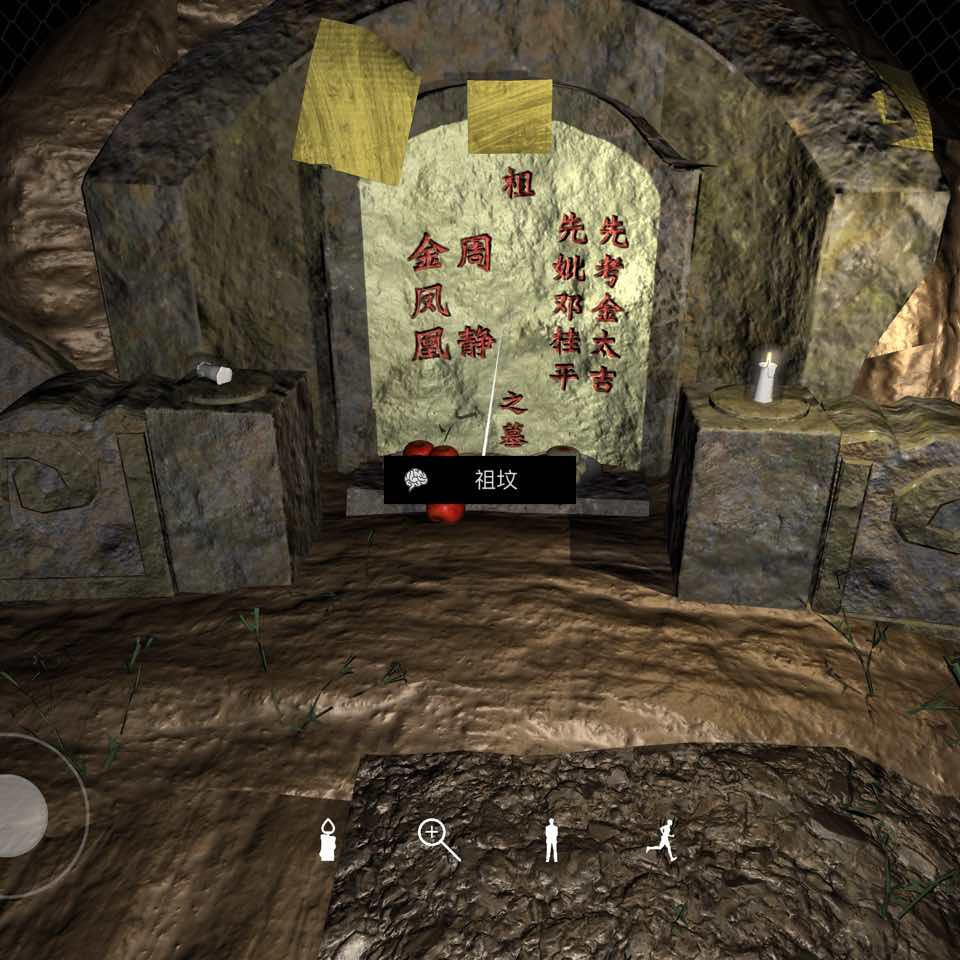
Task: Toggle the running figure sprint icon
Action: 661,840
